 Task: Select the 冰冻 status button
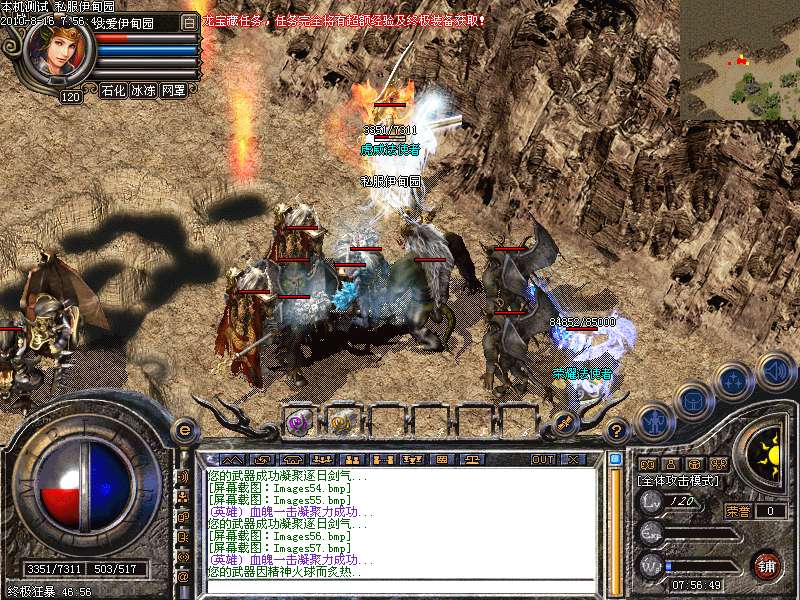(x=143, y=90)
